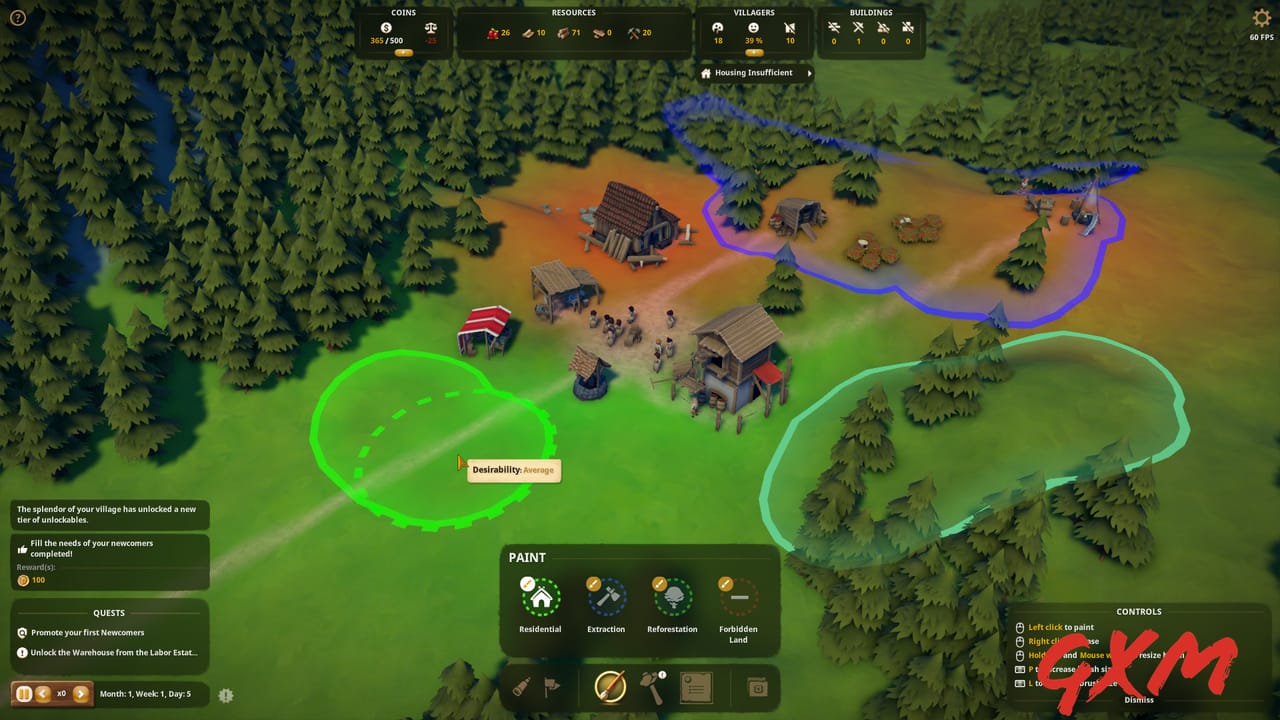Open the contracts list panel

click(696, 687)
